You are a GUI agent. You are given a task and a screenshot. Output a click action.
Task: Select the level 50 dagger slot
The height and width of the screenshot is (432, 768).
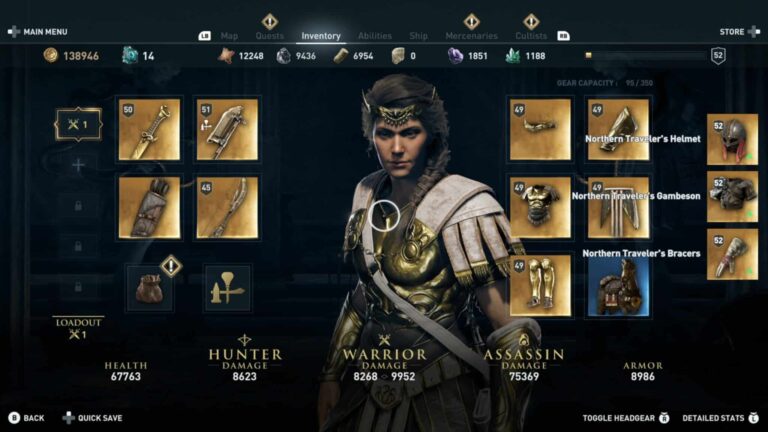(149, 129)
